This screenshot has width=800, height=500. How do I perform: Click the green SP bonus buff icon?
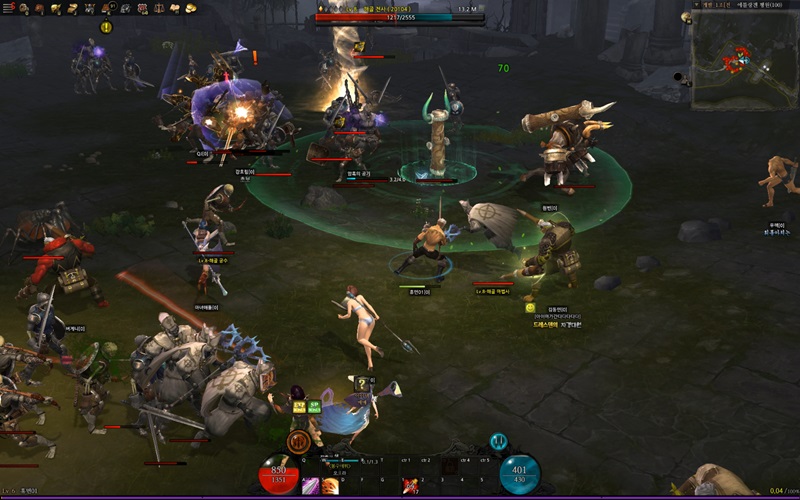(314, 406)
